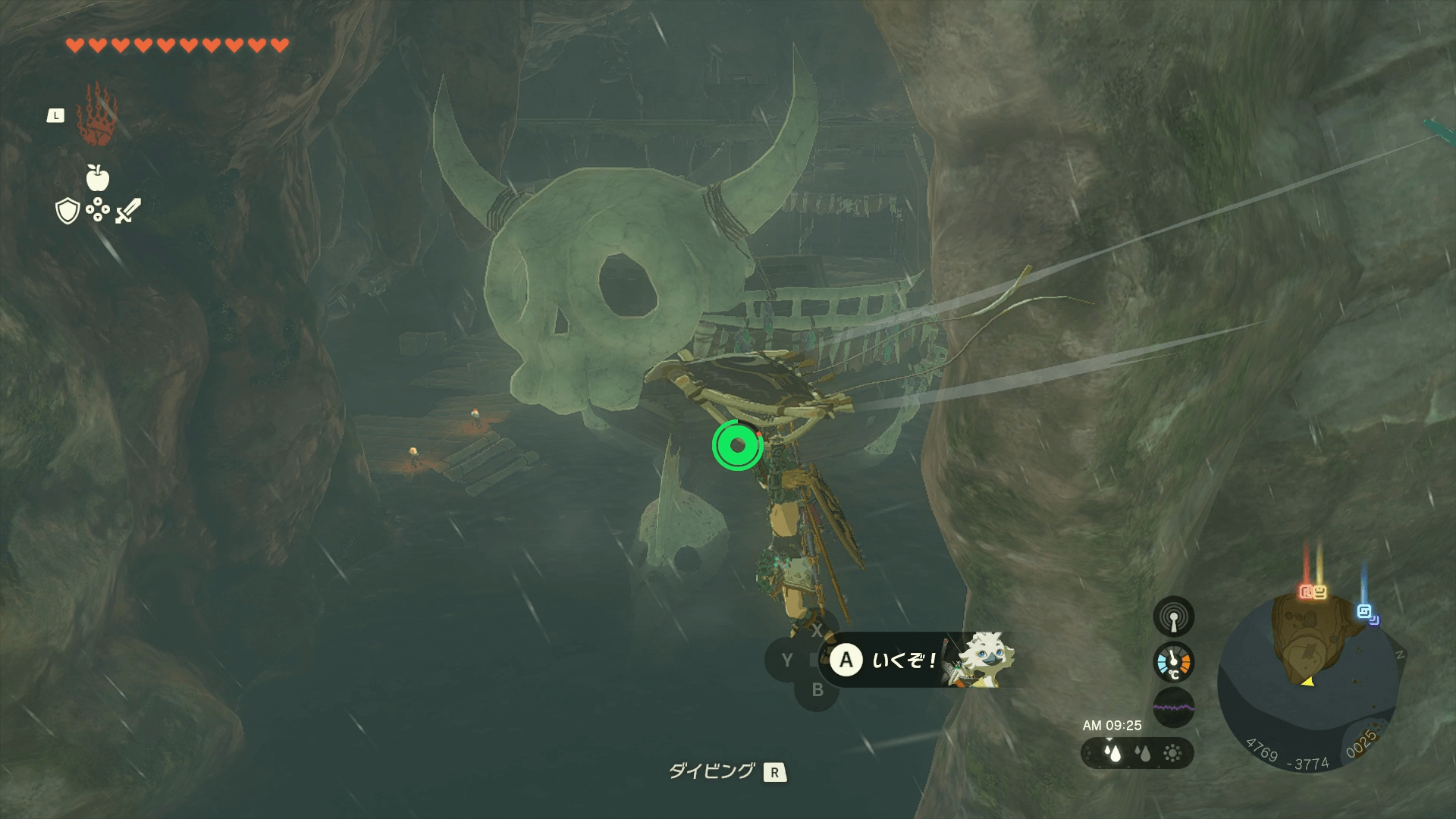Choose the apple quick-item icon
1456x819 pixels.
click(x=97, y=177)
